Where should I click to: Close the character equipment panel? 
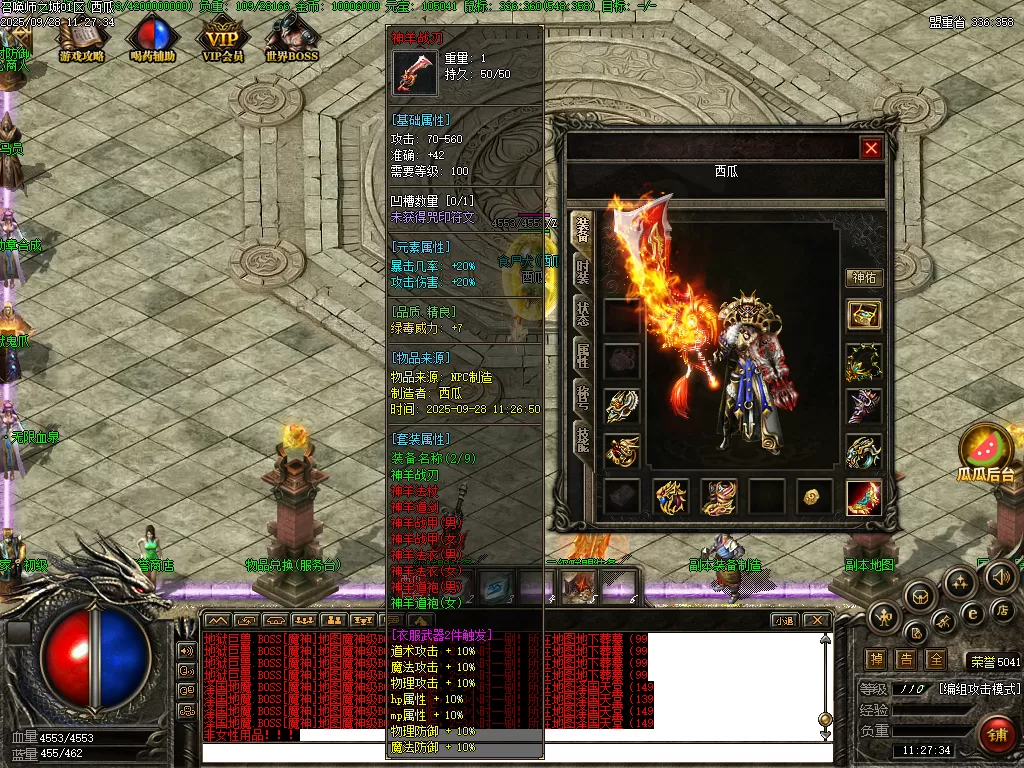[871, 149]
